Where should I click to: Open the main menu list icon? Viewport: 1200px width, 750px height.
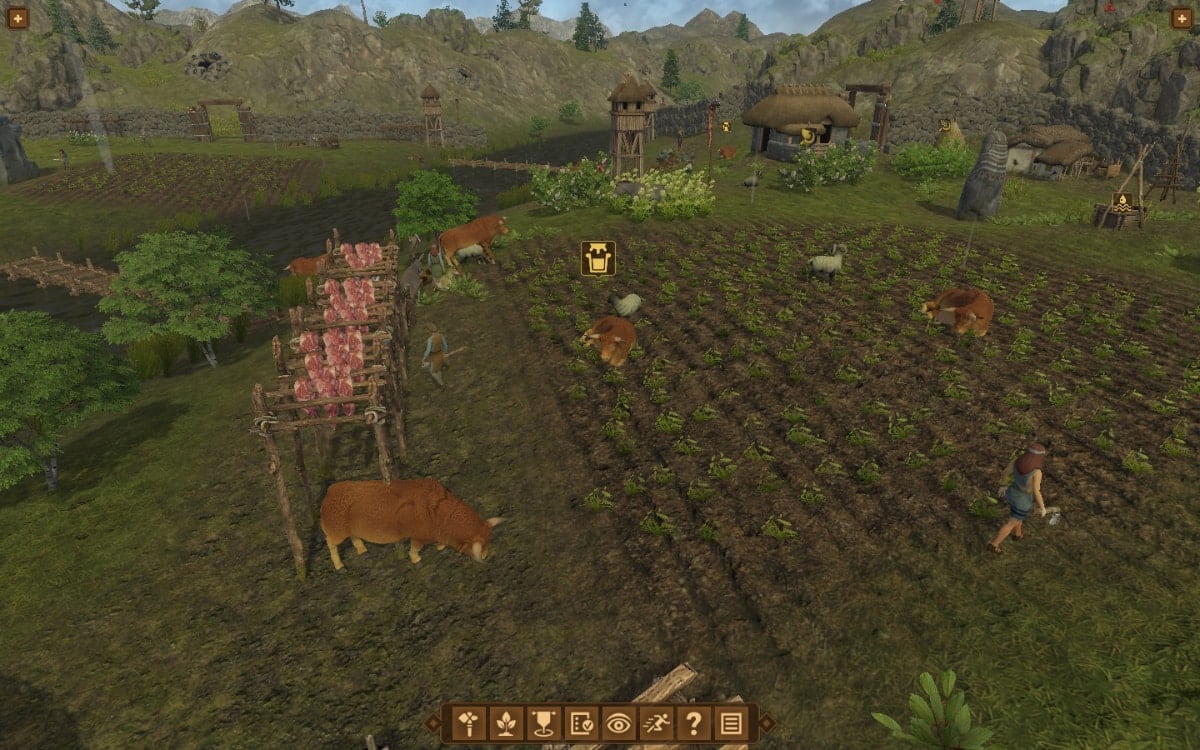click(731, 723)
